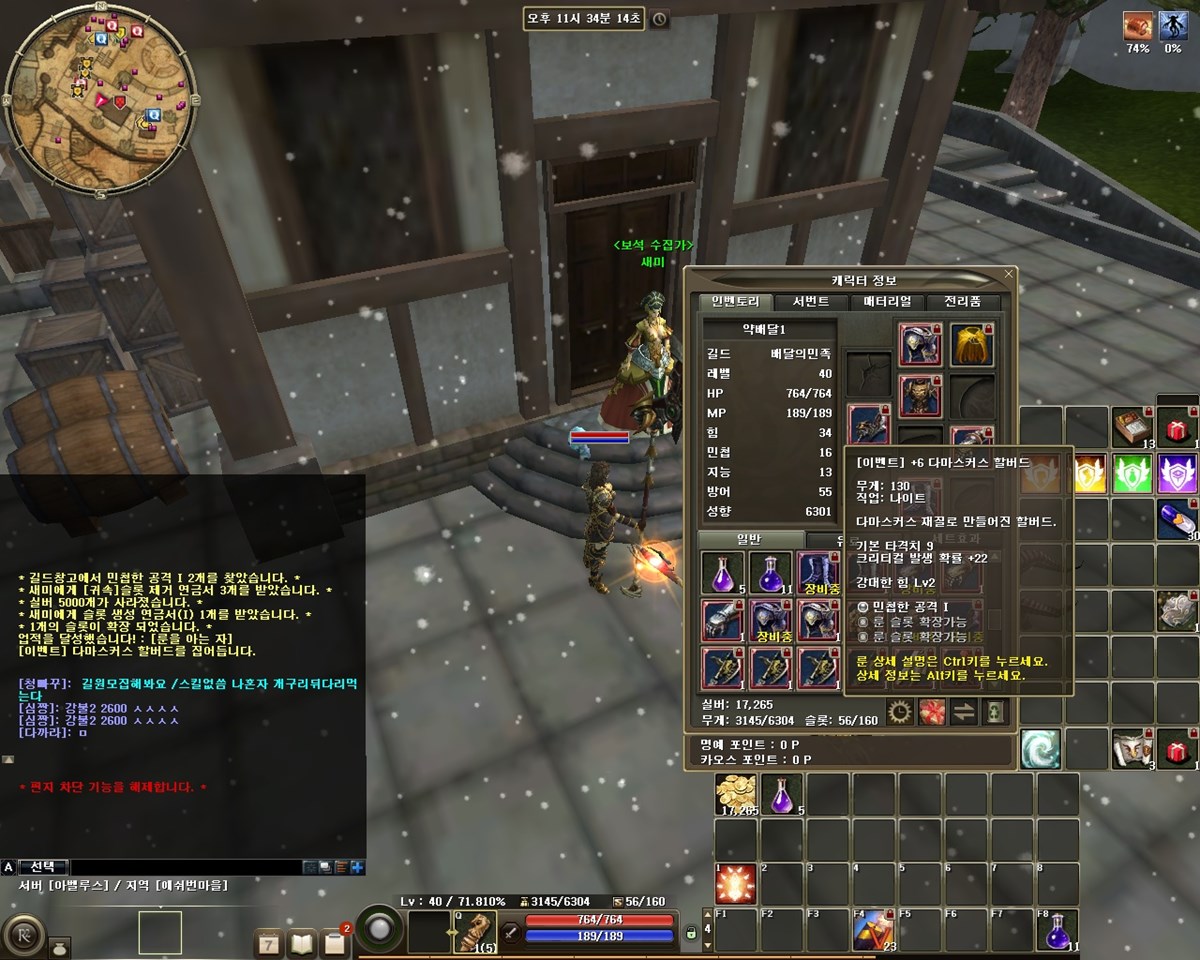Click the clock icon beside the time

point(660,19)
